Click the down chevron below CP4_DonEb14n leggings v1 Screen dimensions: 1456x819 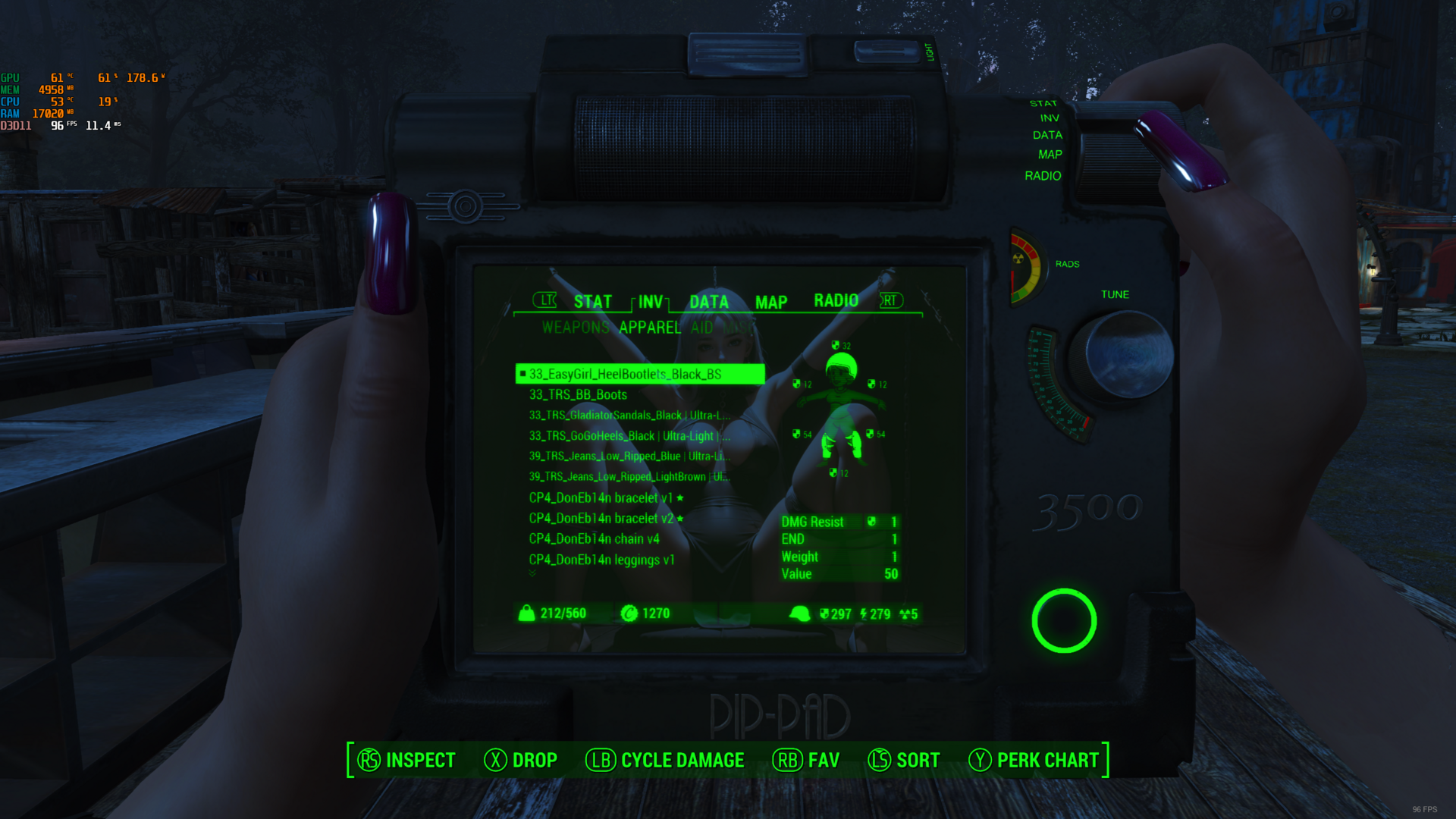tap(532, 574)
